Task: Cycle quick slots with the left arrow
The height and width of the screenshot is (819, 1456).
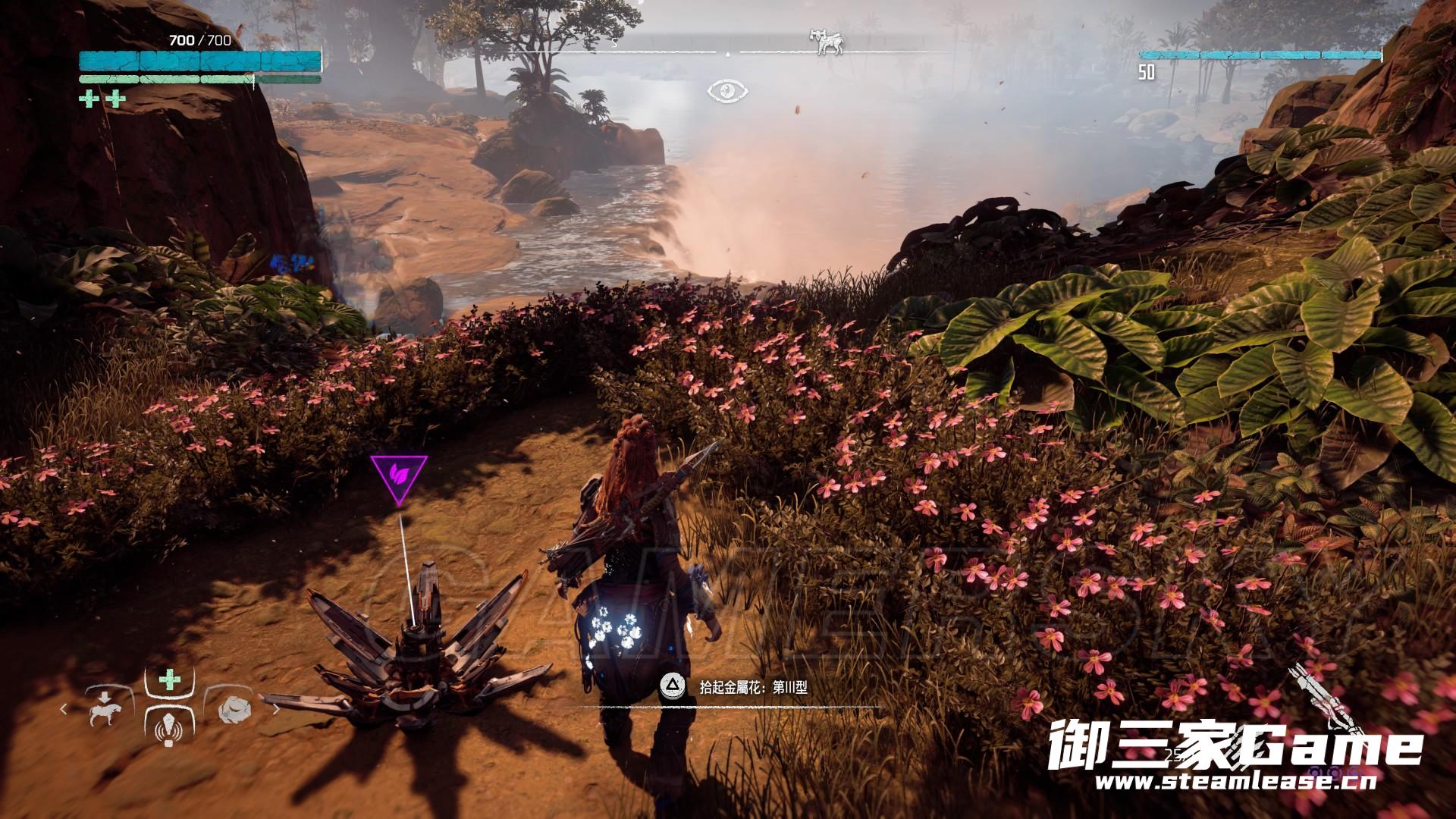Action: click(x=64, y=711)
